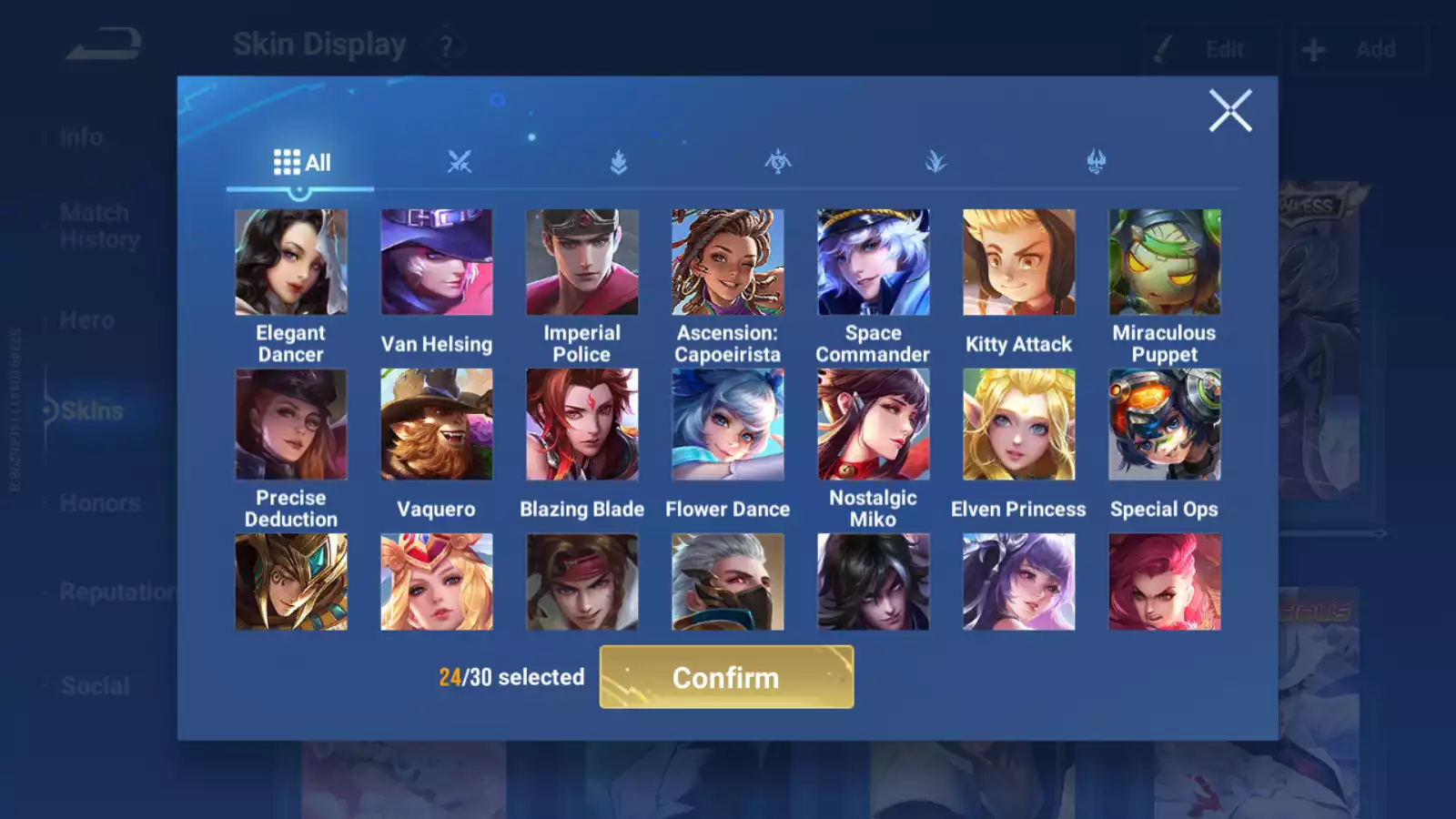Choose the golden-helmeted hero skin portrait
The width and height of the screenshot is (1456, 819).
(x=291, y=582)
